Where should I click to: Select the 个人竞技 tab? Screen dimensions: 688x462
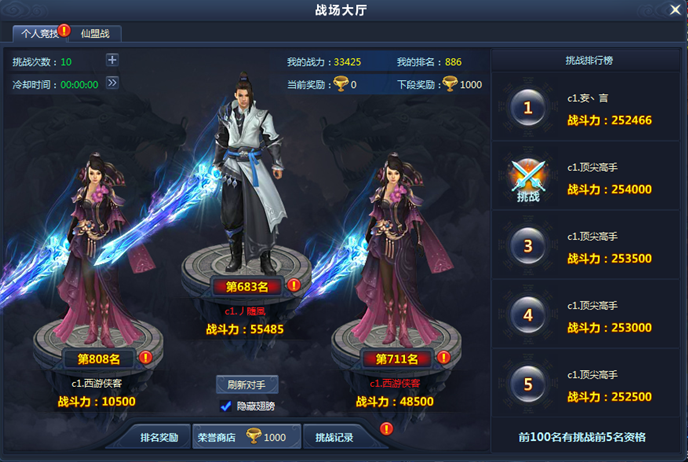pos(34,34)
